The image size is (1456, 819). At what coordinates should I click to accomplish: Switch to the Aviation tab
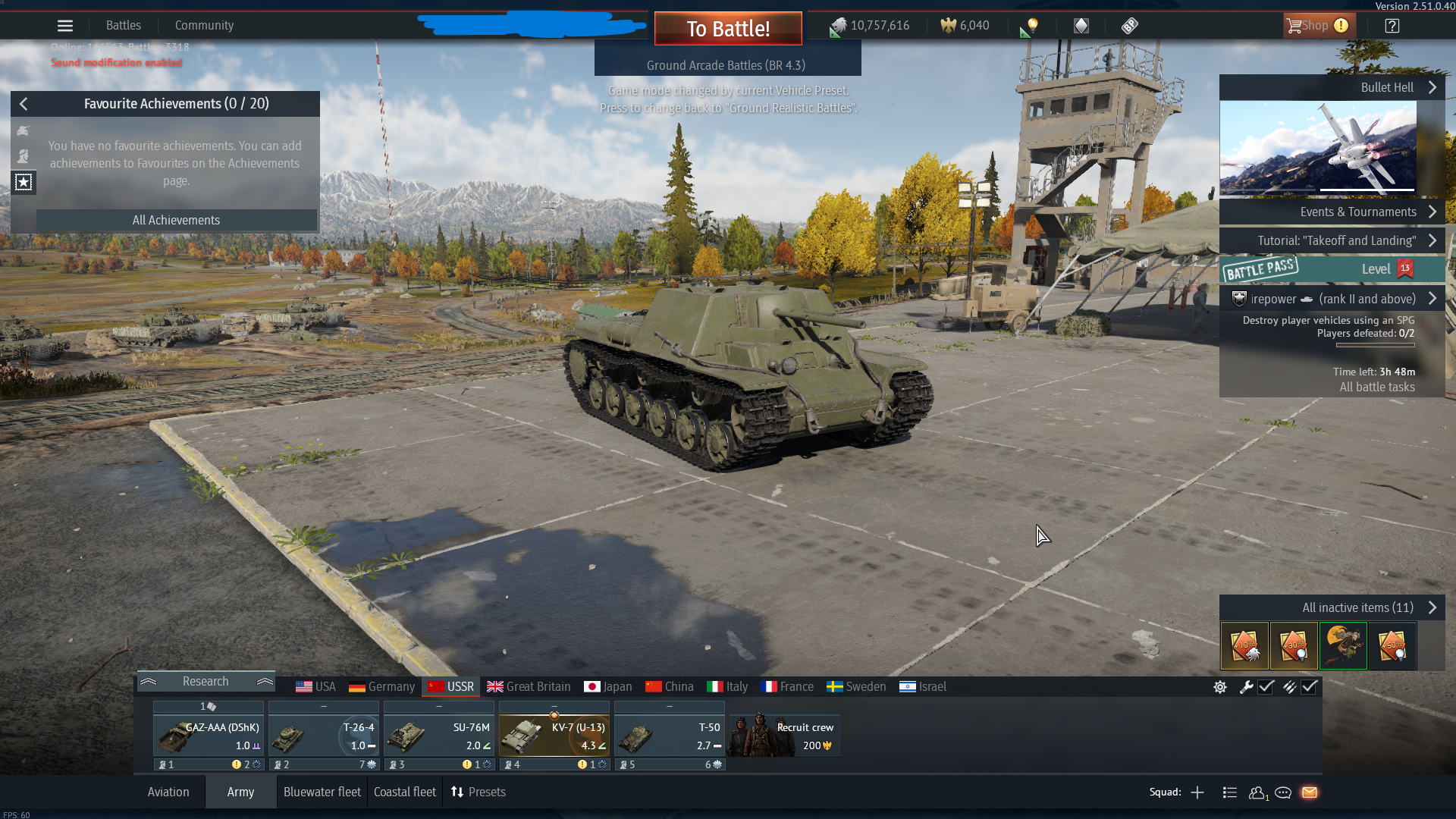pyautogui.click(x=168, y=792)
